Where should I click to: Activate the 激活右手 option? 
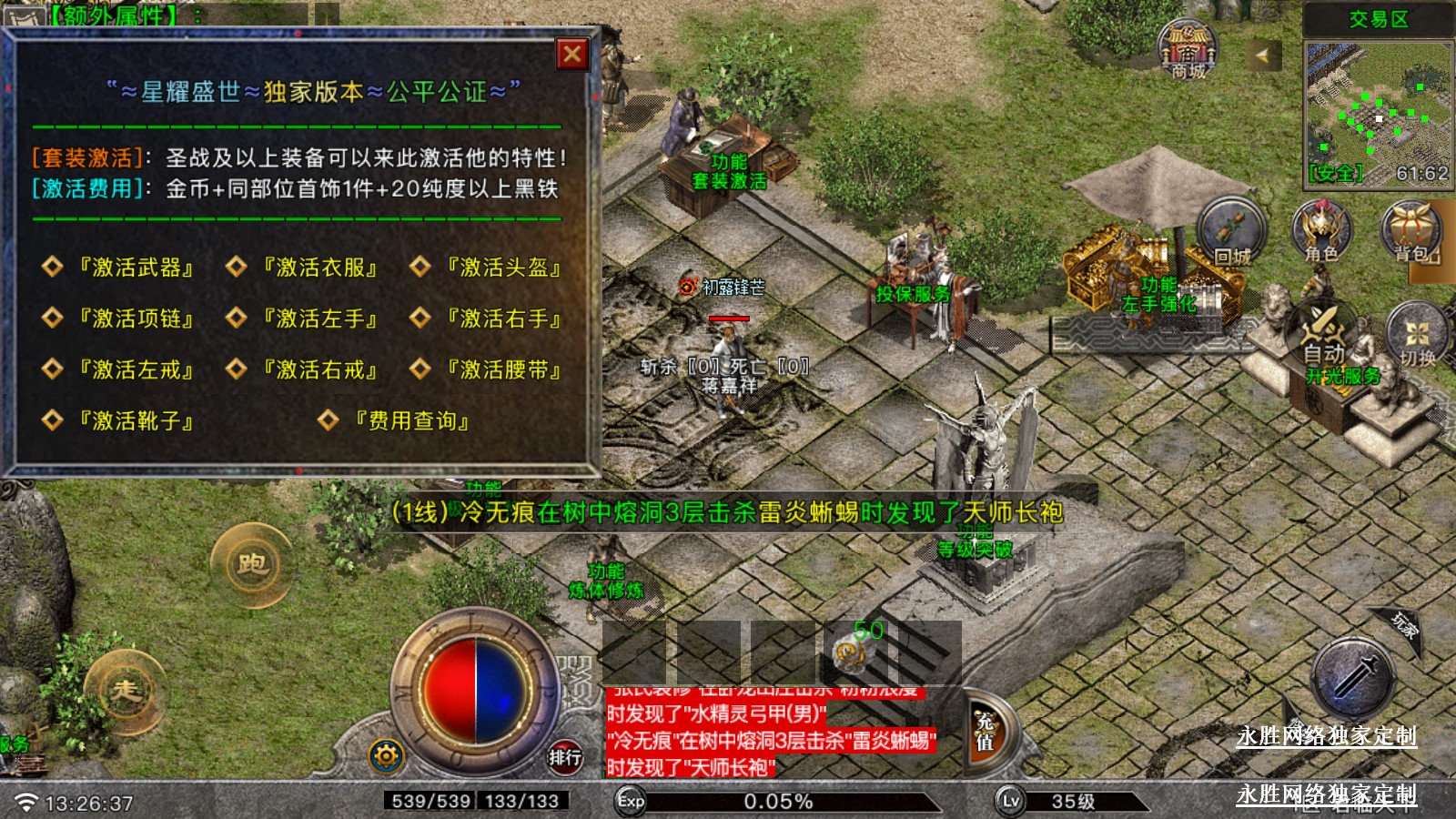tap(503, 318)
